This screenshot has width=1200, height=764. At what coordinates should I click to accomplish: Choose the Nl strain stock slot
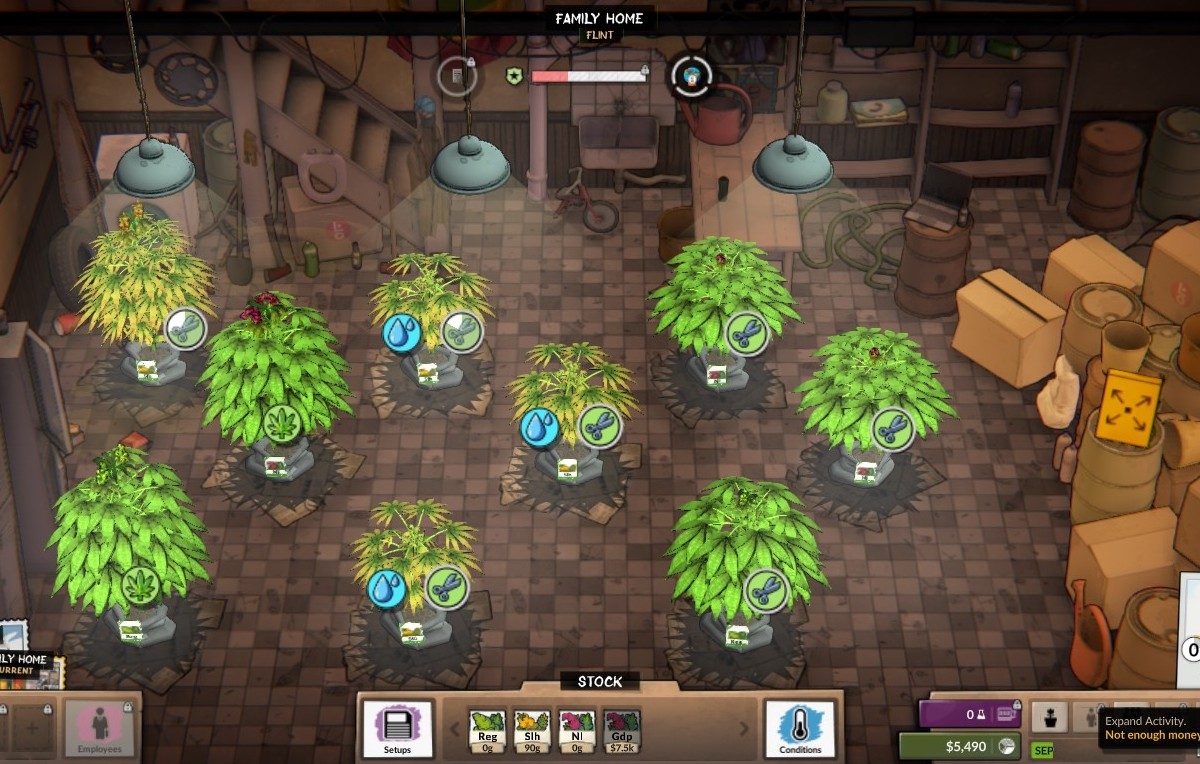tap(577, 730)
